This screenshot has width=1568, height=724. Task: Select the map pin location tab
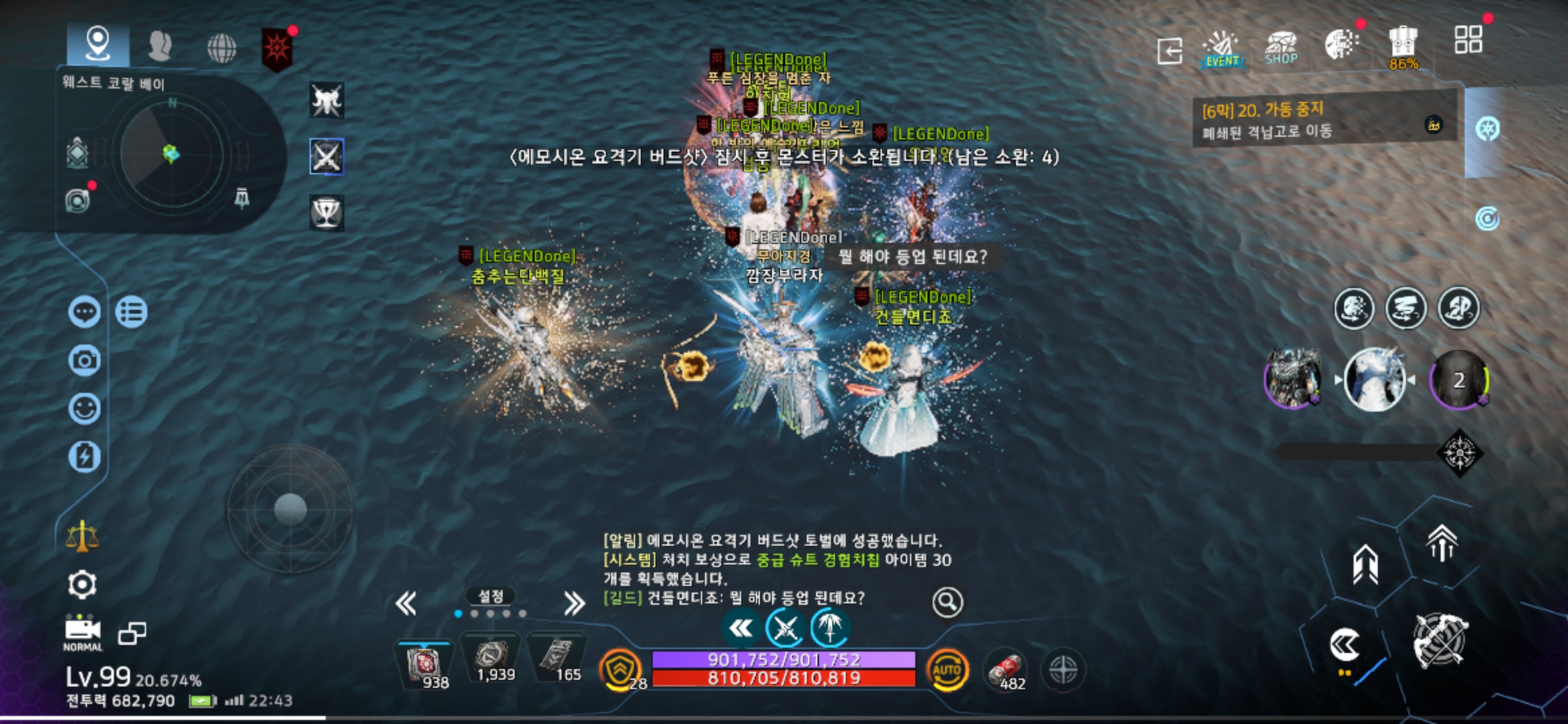98,44
